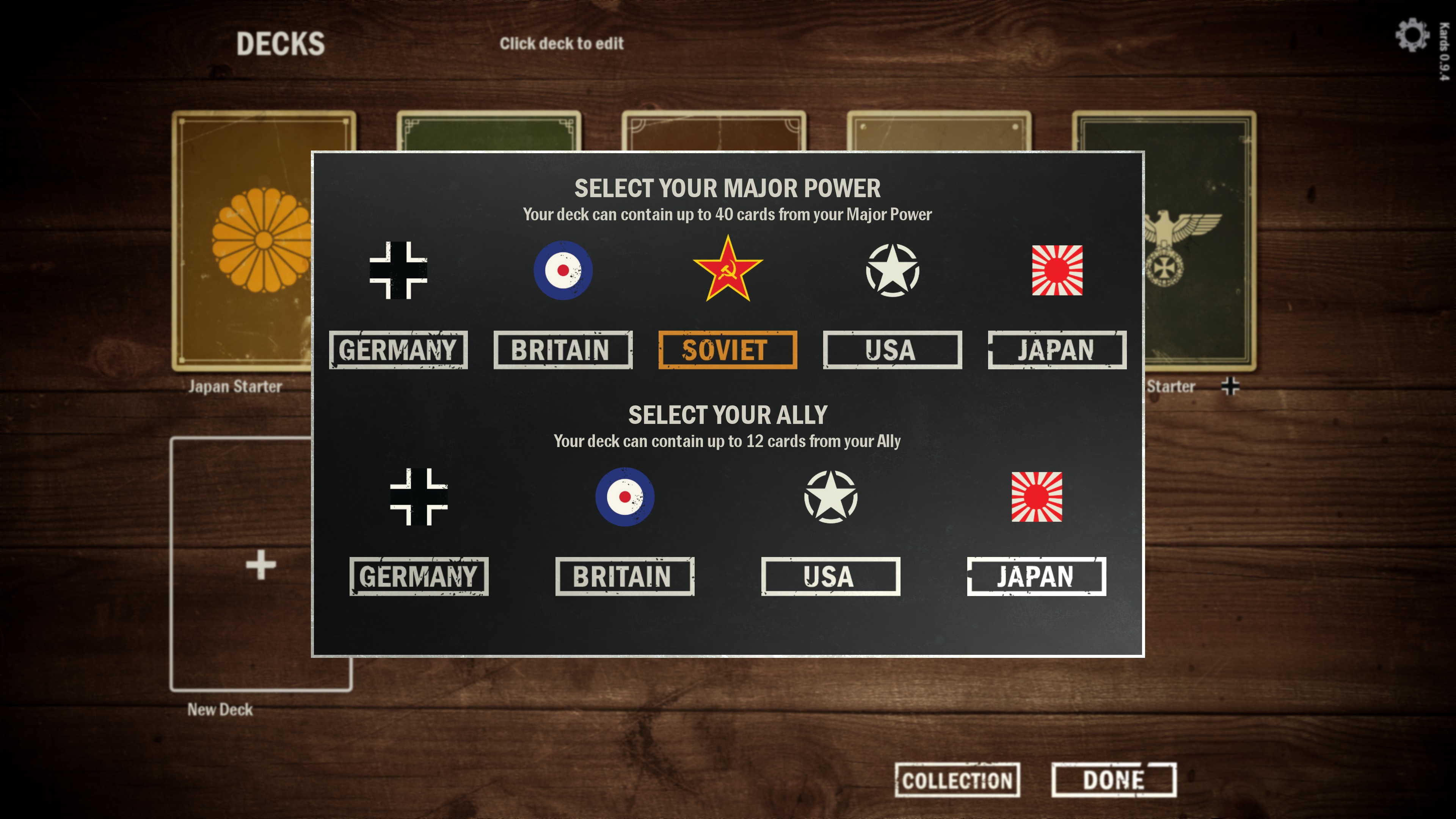Pick the highlighted Soviet major power button

pos(728,350)
